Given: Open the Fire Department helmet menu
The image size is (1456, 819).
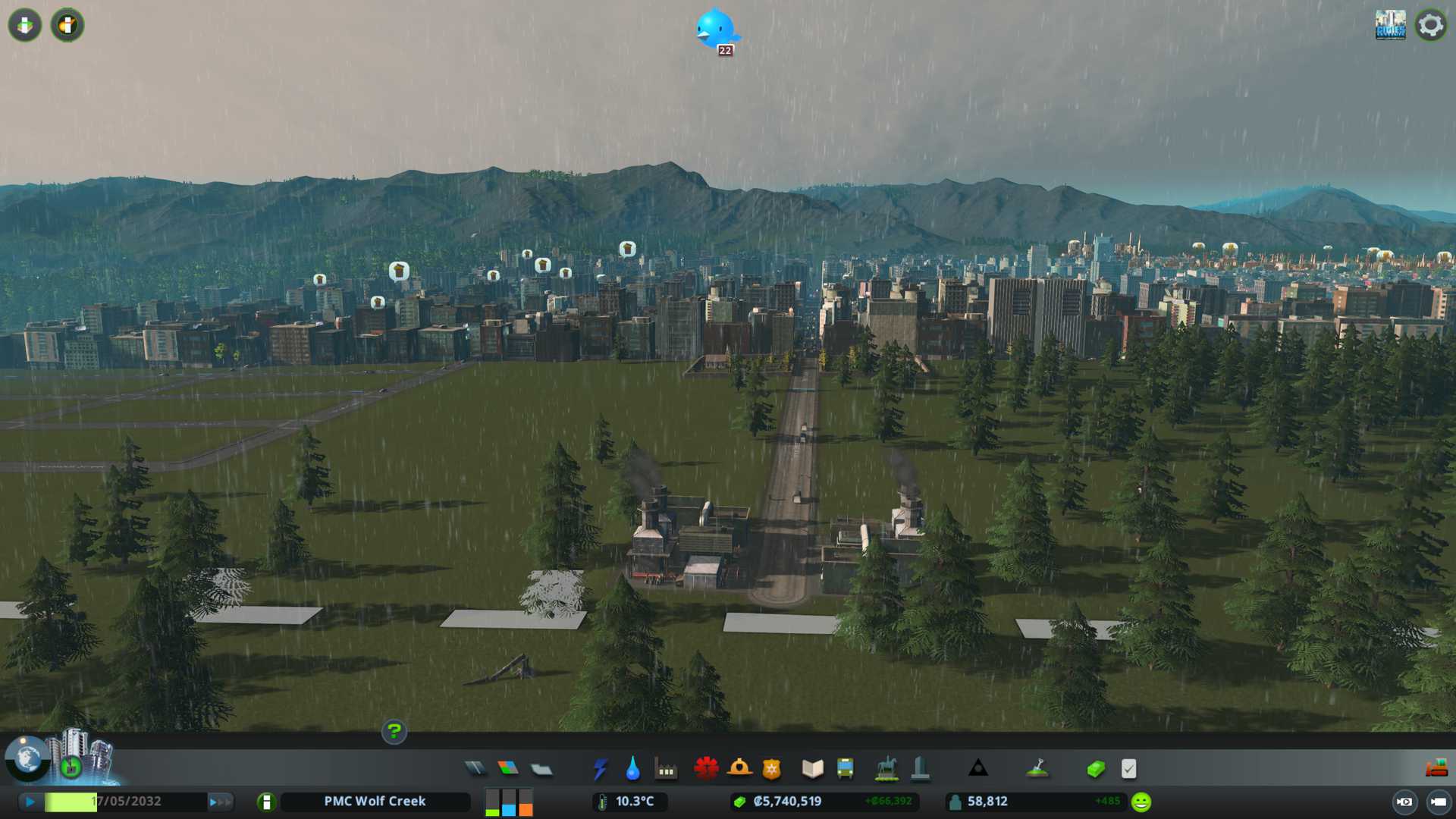Looking at the screenshot, I should (739, 769).
